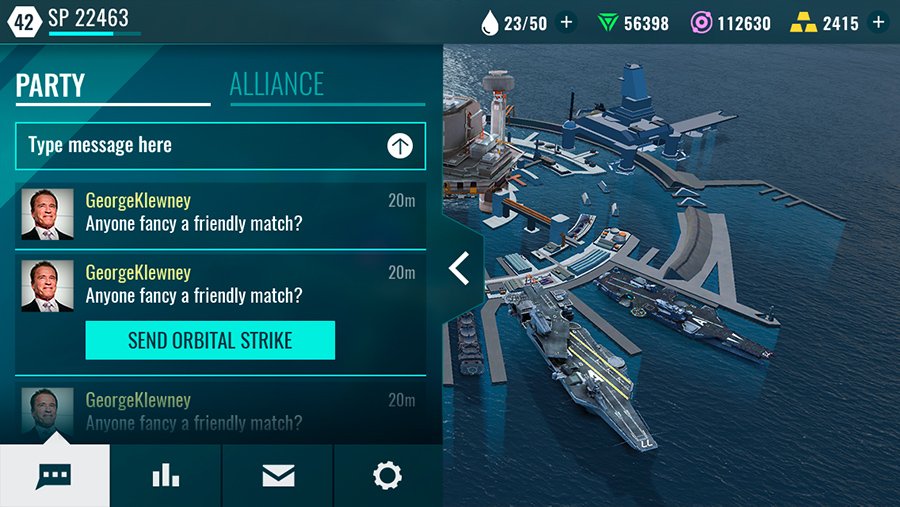Open the settings gear tab
The height and width of the screenshot is (507, 900).
(387, 476)
